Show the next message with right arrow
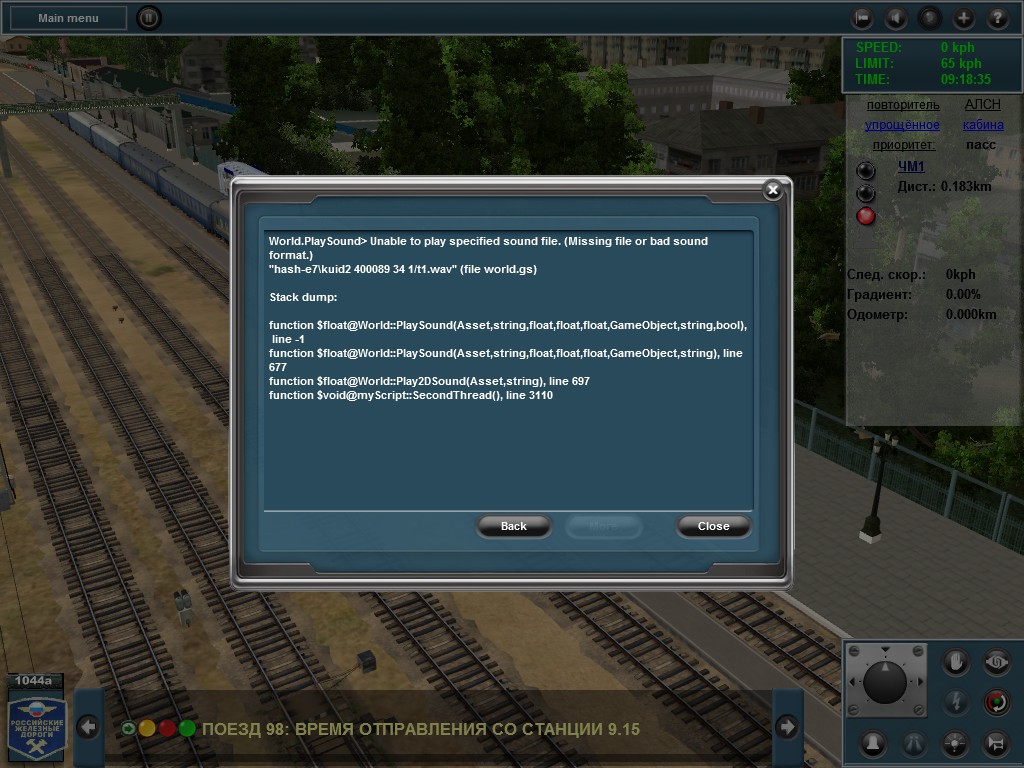This screenshot has width=1024, height=768. 787,727
